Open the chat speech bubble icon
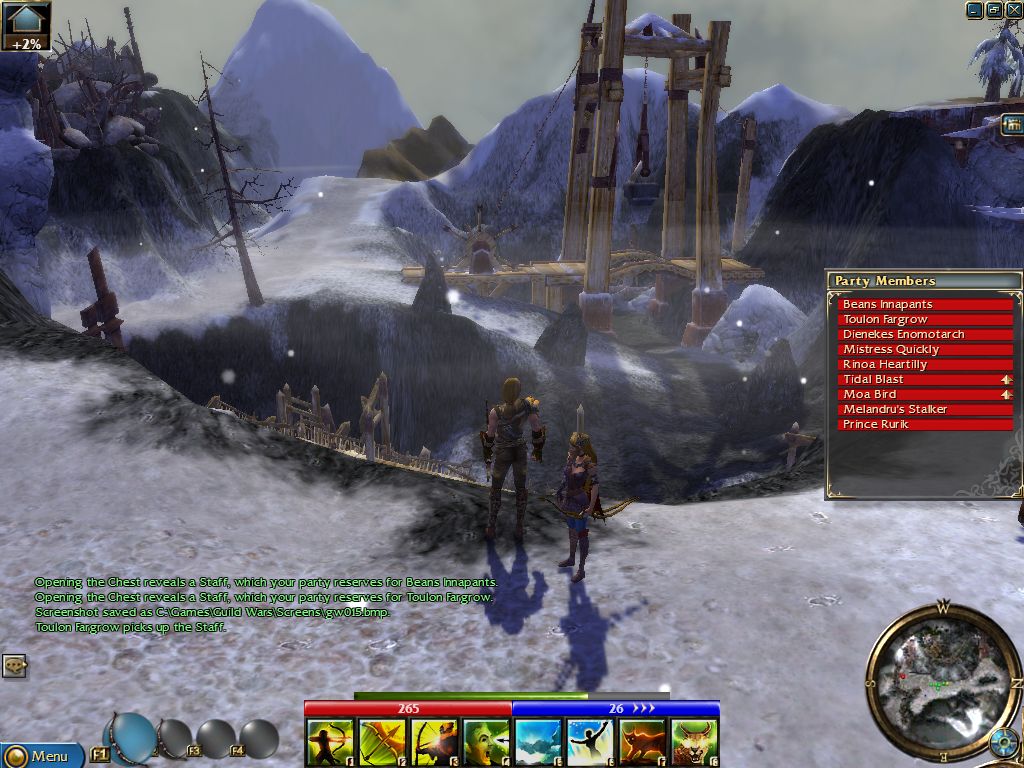The image size is (1024, 768). (x=14, y=665)
